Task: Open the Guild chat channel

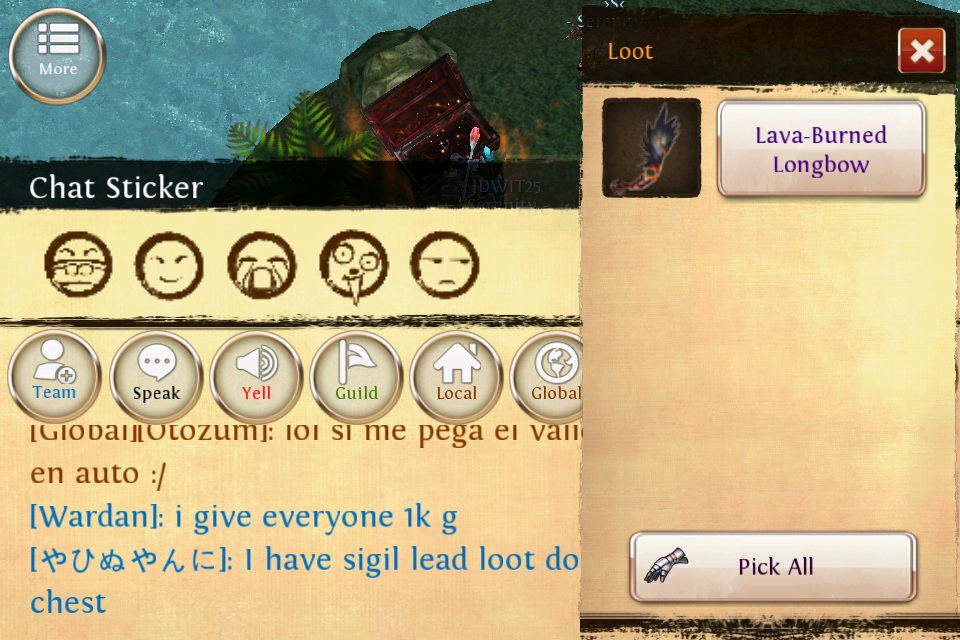Action: tap(356, 376)
